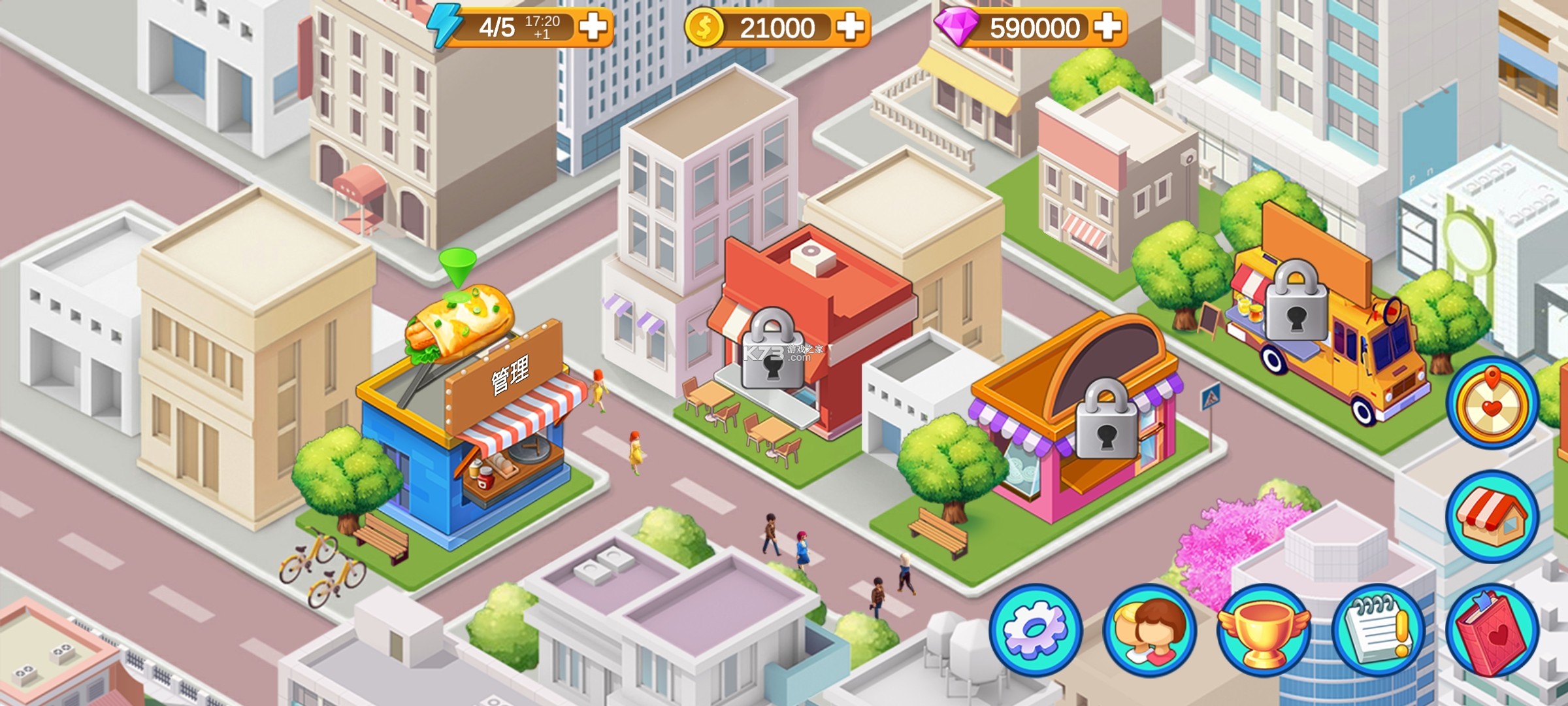The image size is (1568, 706).
Task: Tap the gold coin currency icon
Action: pos(704,27)
